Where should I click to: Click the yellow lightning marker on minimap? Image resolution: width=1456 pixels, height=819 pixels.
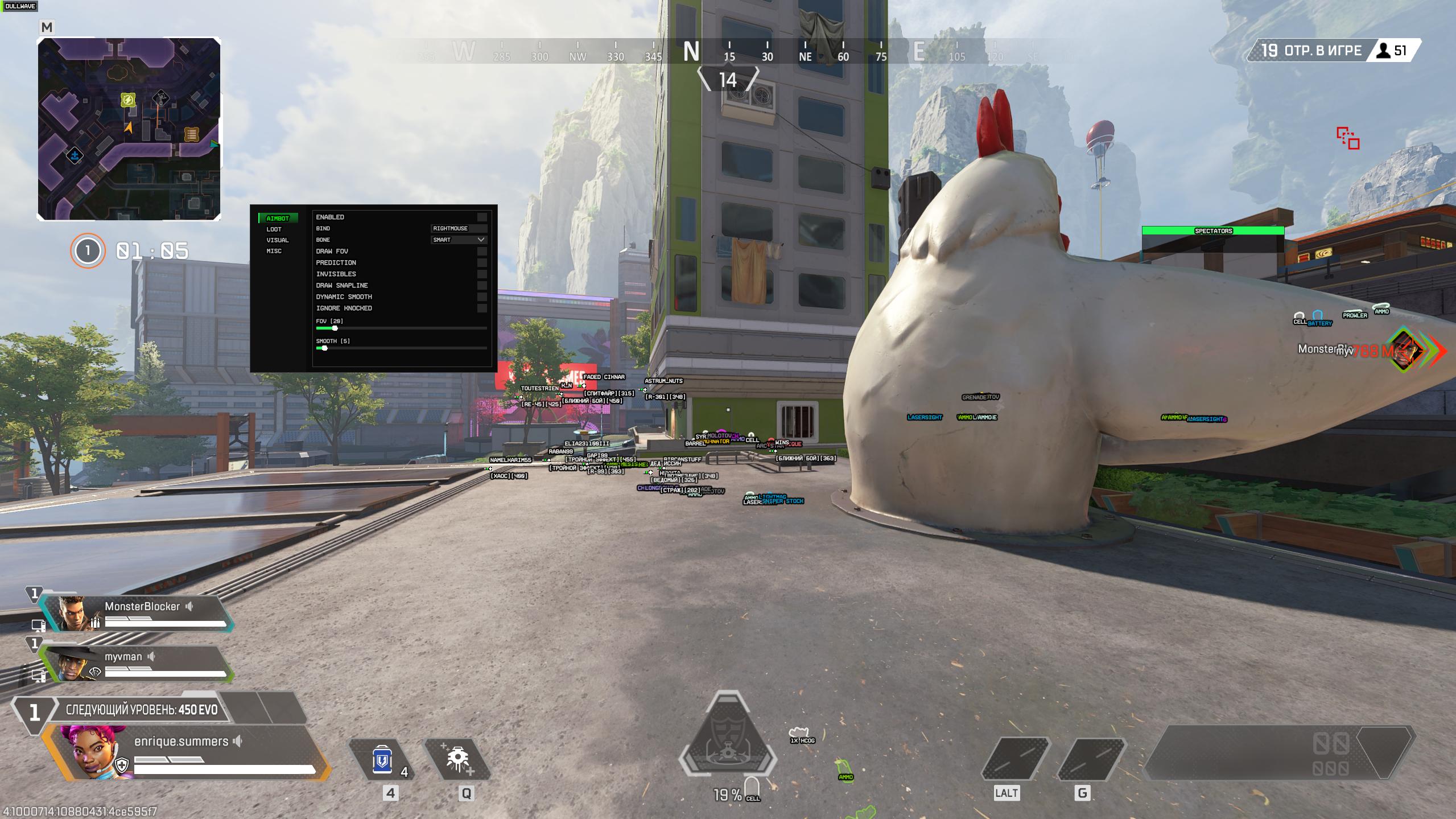click(128, 101)
